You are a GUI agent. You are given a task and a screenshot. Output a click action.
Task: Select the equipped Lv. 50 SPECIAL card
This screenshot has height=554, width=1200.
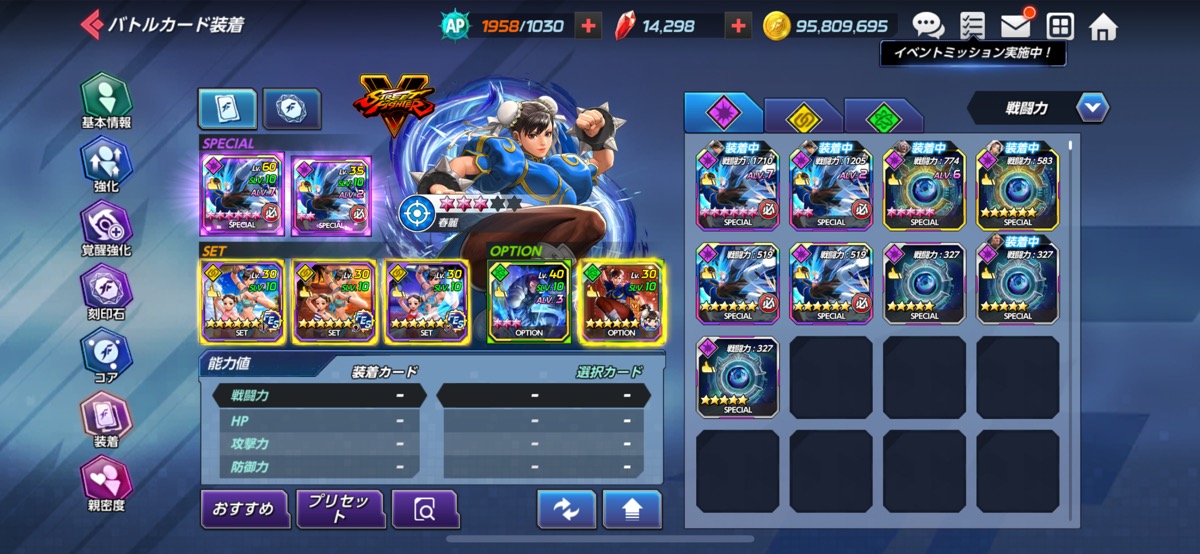pos(243,194)
